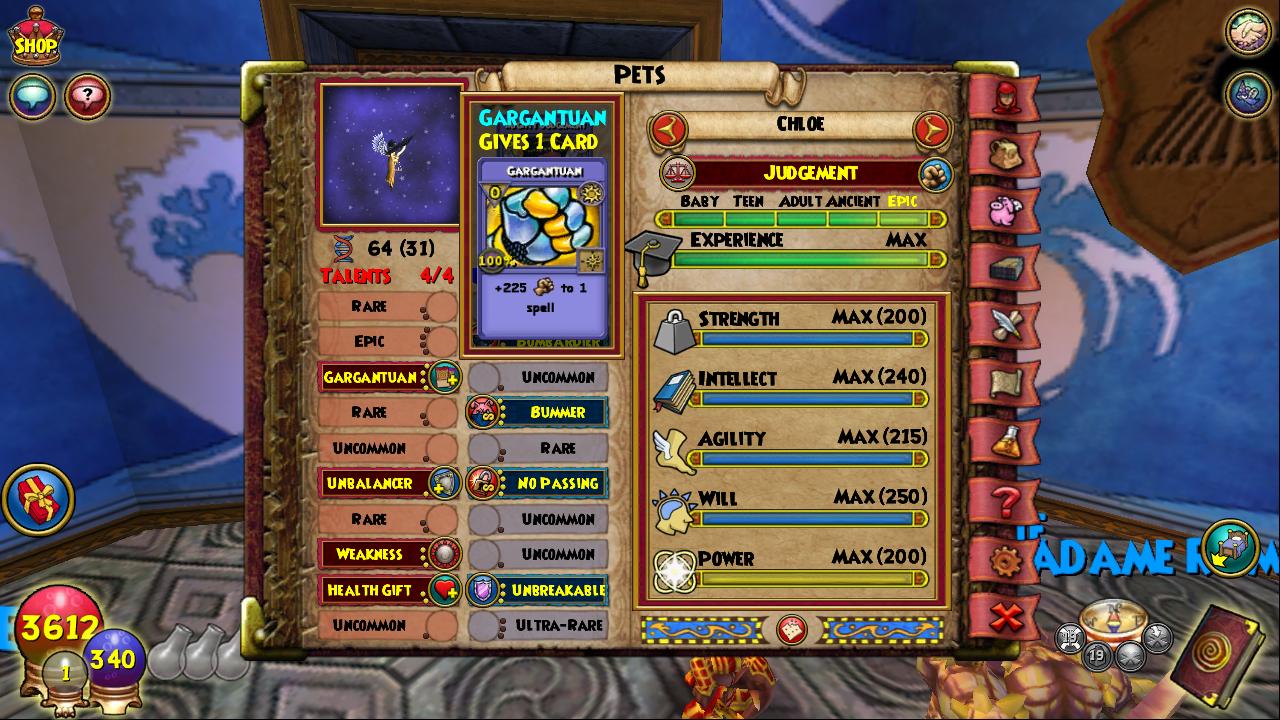Viewport: 1280px width, 720px height.
Task: Open the red gift box icon
Action: tap(38, 498)
